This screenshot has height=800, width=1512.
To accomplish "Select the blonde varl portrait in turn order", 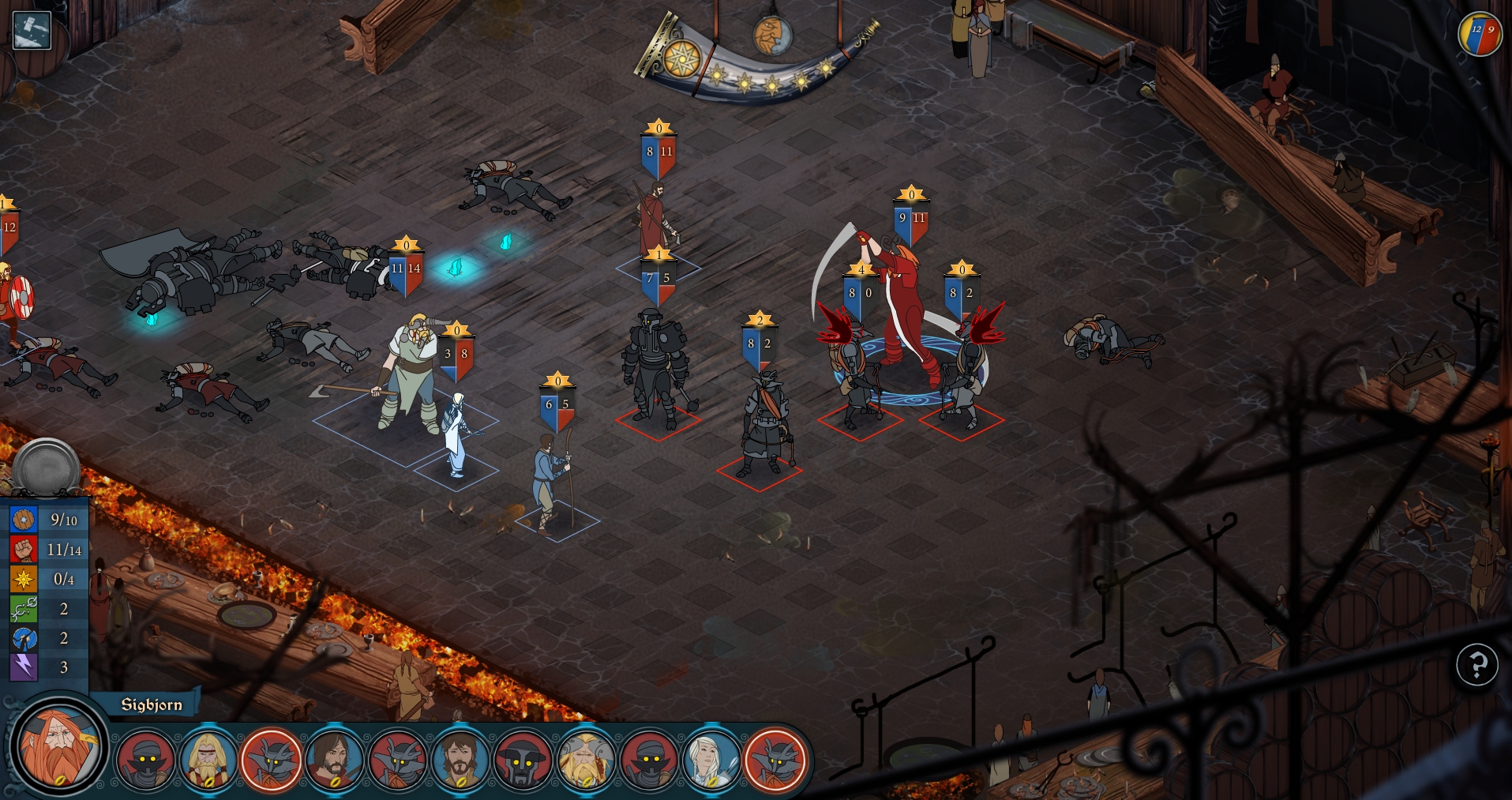I will (208, 761).
